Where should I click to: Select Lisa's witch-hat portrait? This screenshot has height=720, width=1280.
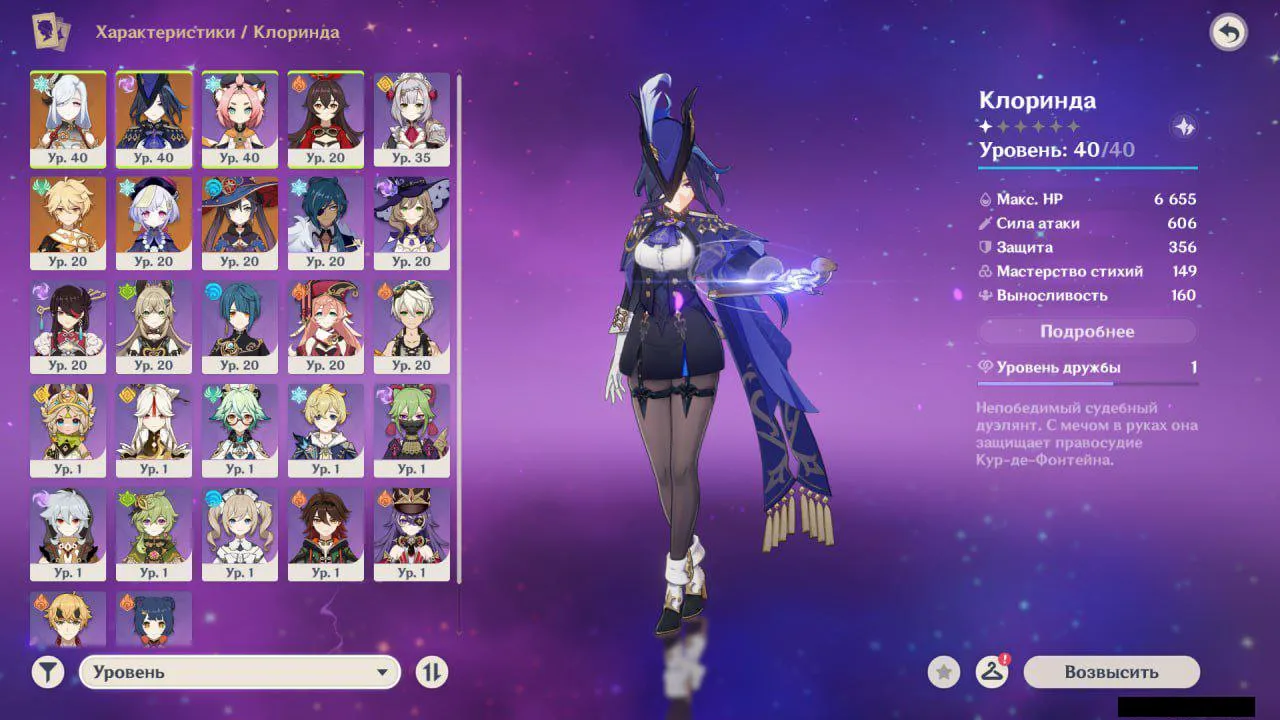[411, 215]
